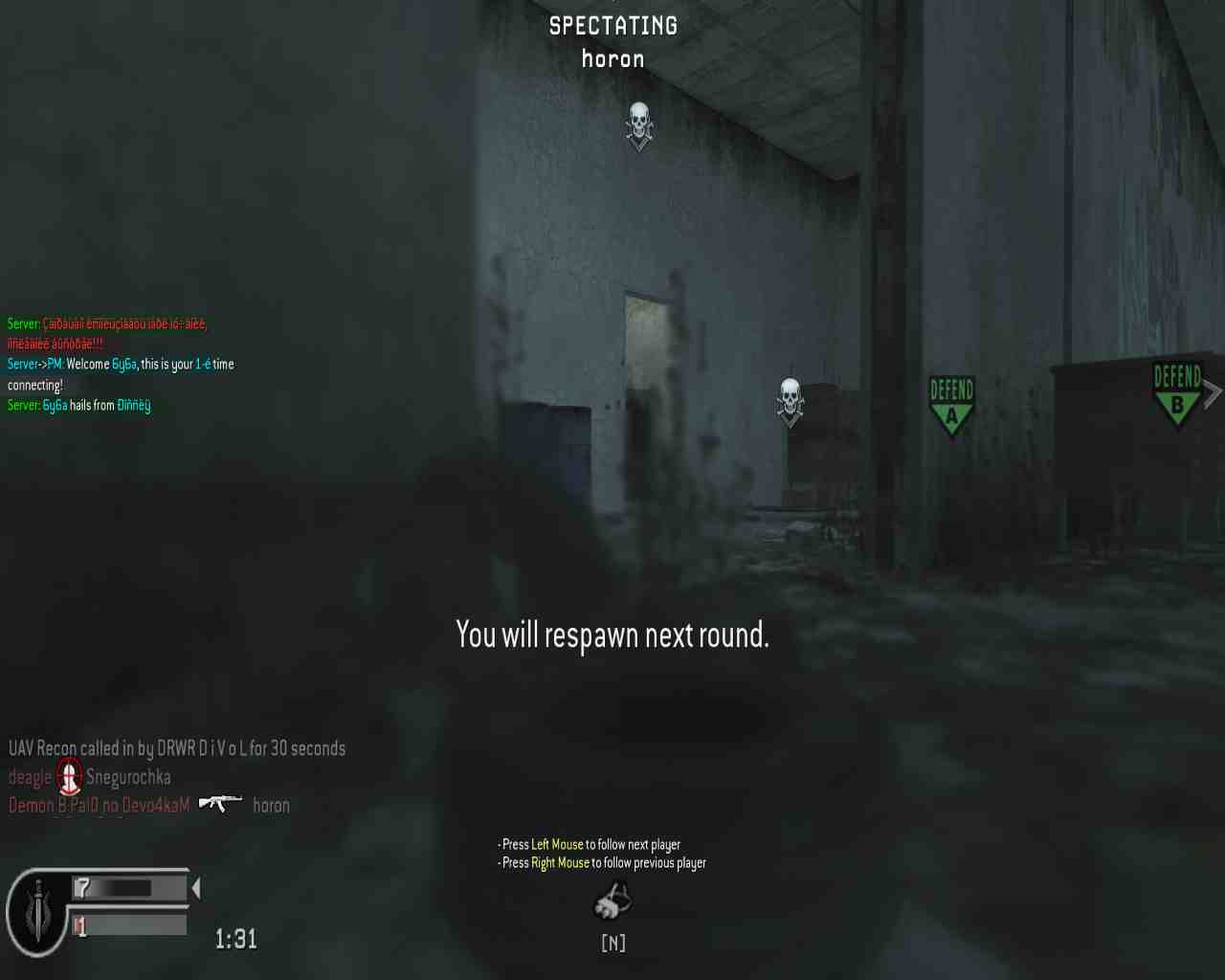The width and height of the screenshot is (1225, 980).
Task: Click the Left Mouse follow-next prompt
Action: (590, 844)
